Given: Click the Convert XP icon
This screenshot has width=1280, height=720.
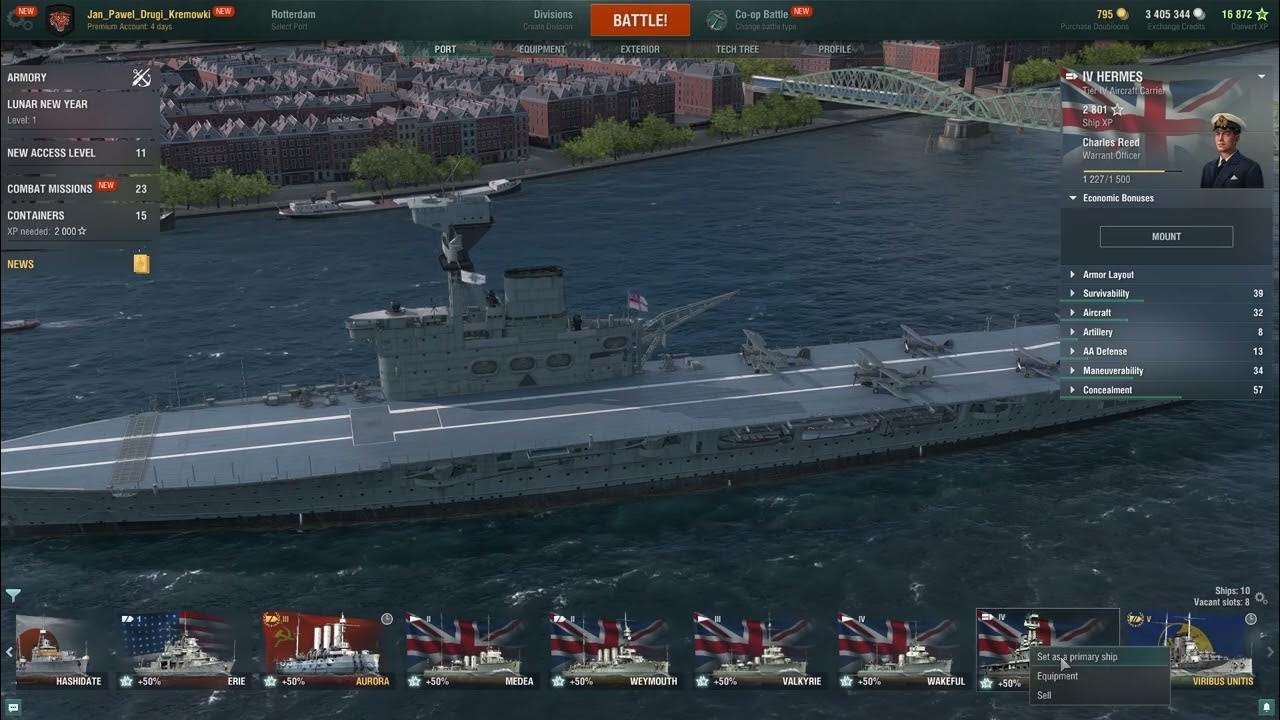Looking at the screenshot, I should tap(1260, 13).
